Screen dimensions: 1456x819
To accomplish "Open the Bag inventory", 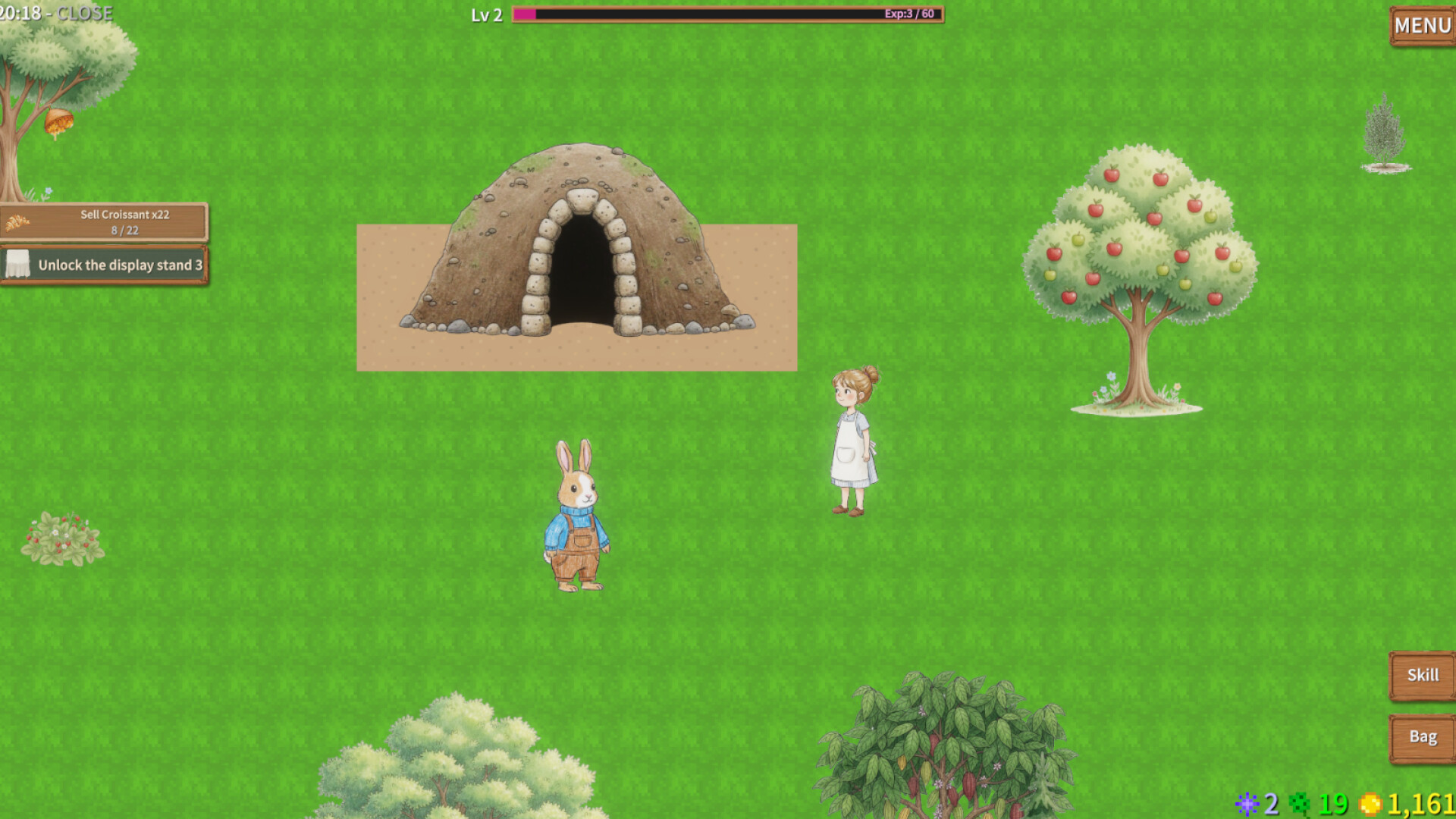I will click(x=1423, y=736).
